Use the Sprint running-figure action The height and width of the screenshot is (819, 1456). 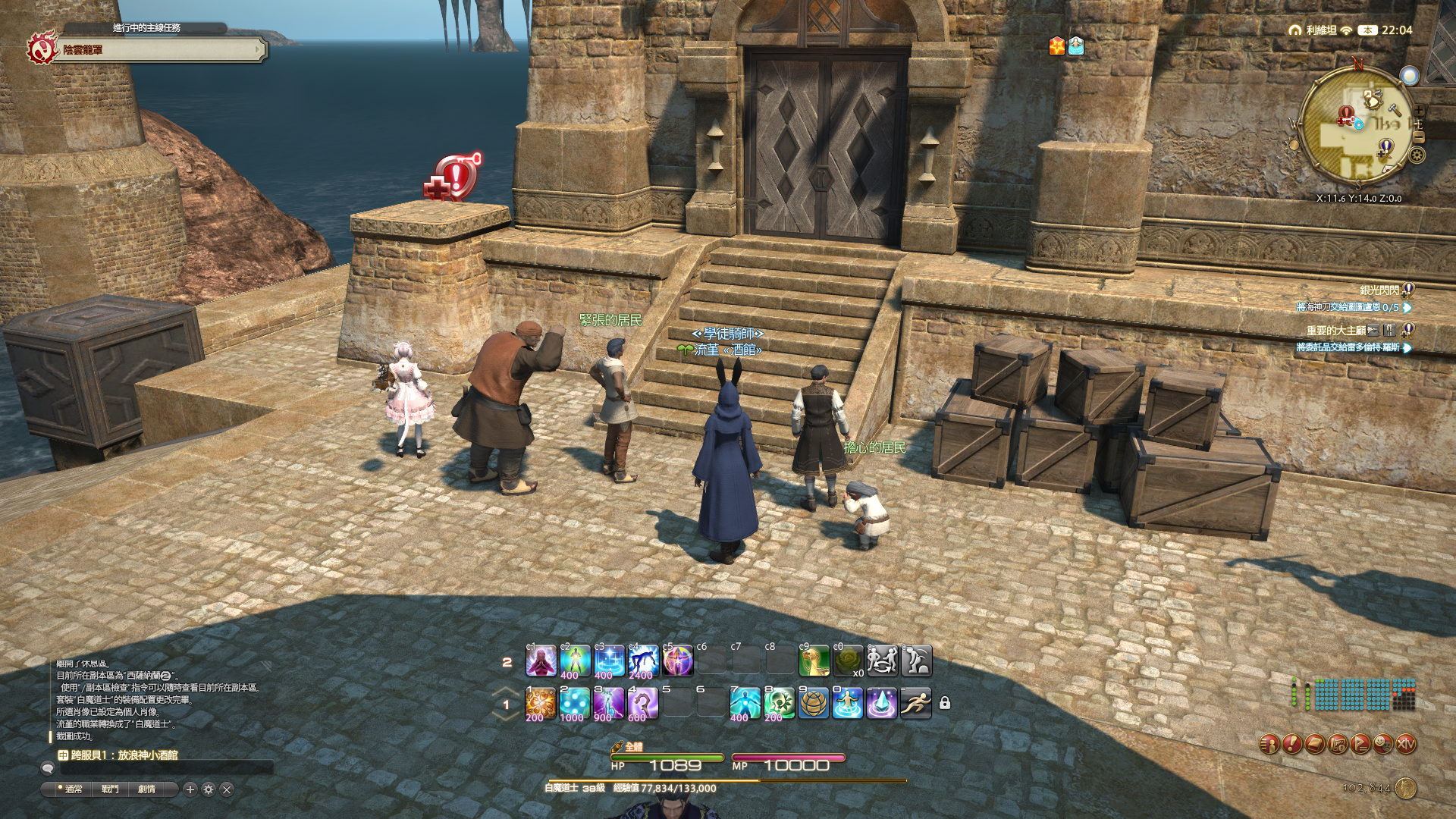point(915,704)
